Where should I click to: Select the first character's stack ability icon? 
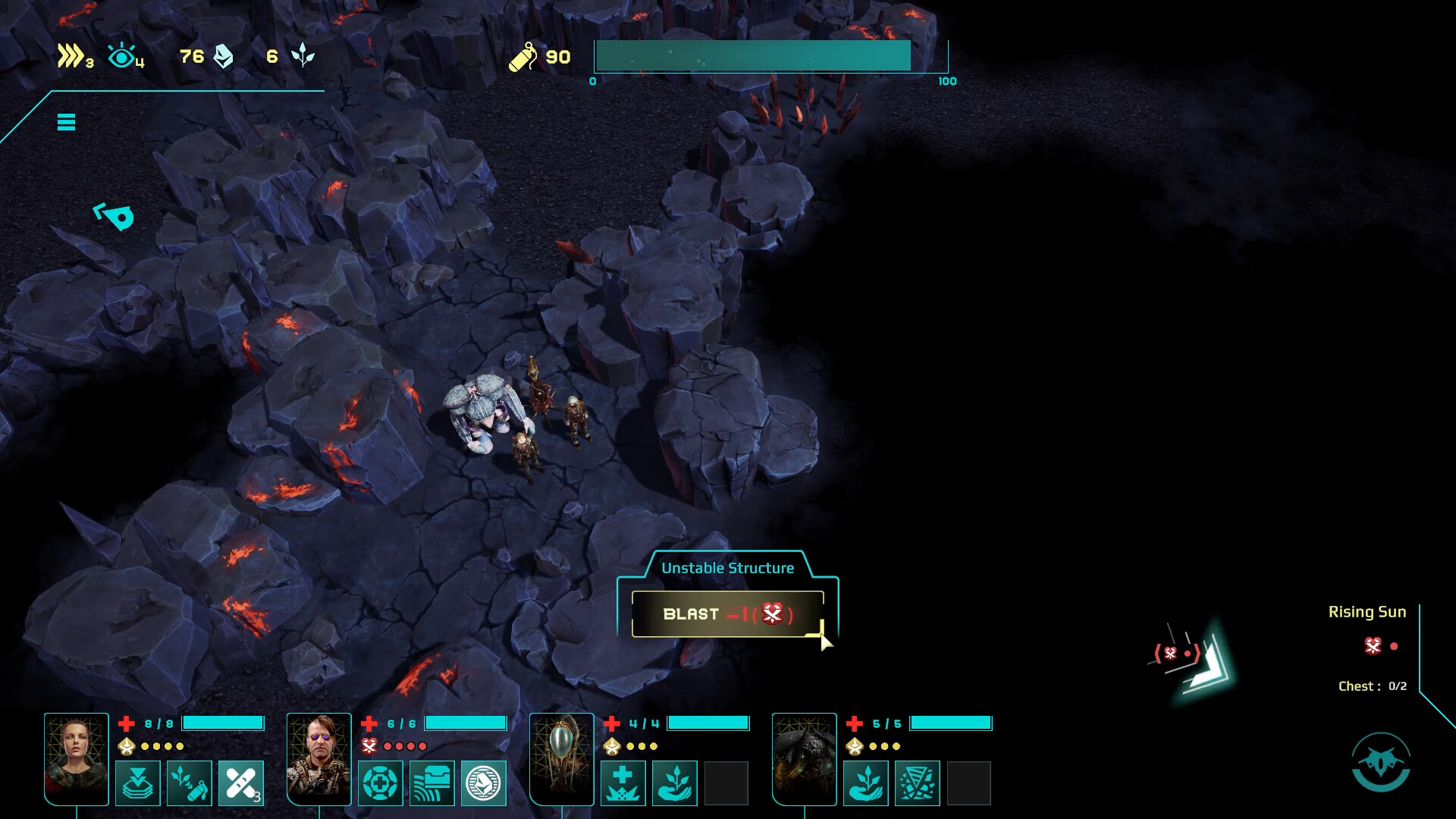pos(139,783)
